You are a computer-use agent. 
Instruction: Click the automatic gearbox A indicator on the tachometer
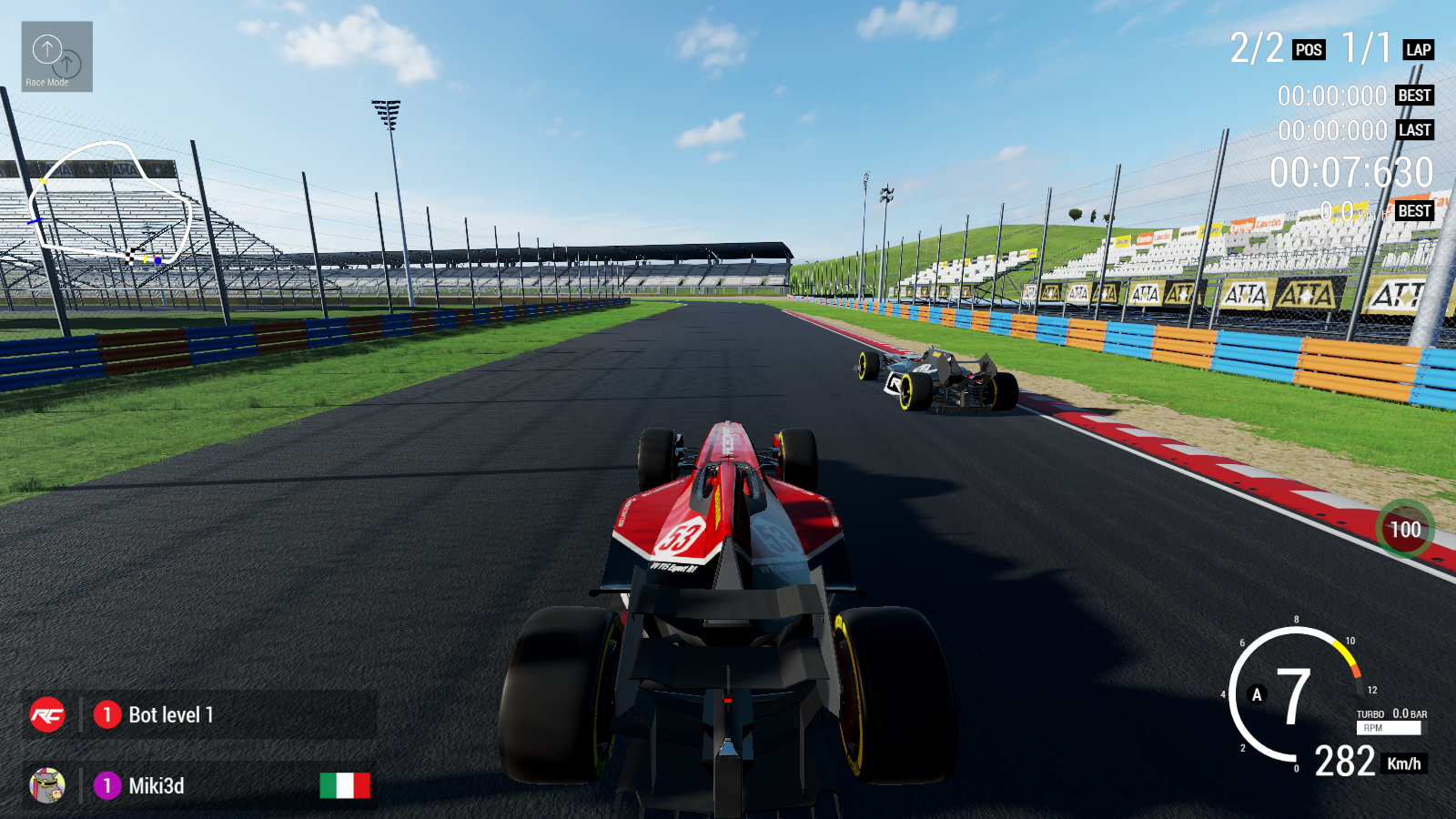coord(1259,694)
